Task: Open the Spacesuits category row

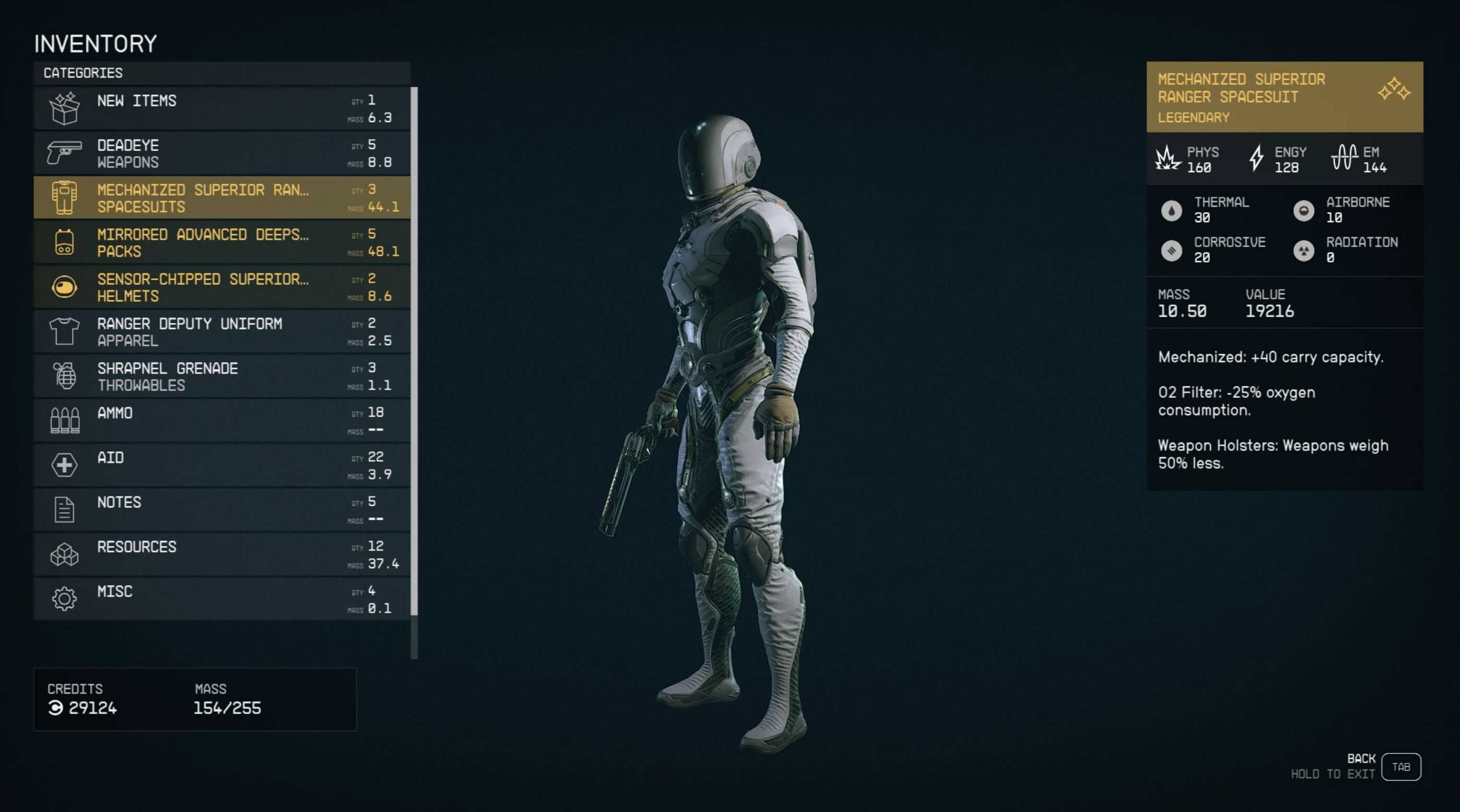Action: pos(221,198)
